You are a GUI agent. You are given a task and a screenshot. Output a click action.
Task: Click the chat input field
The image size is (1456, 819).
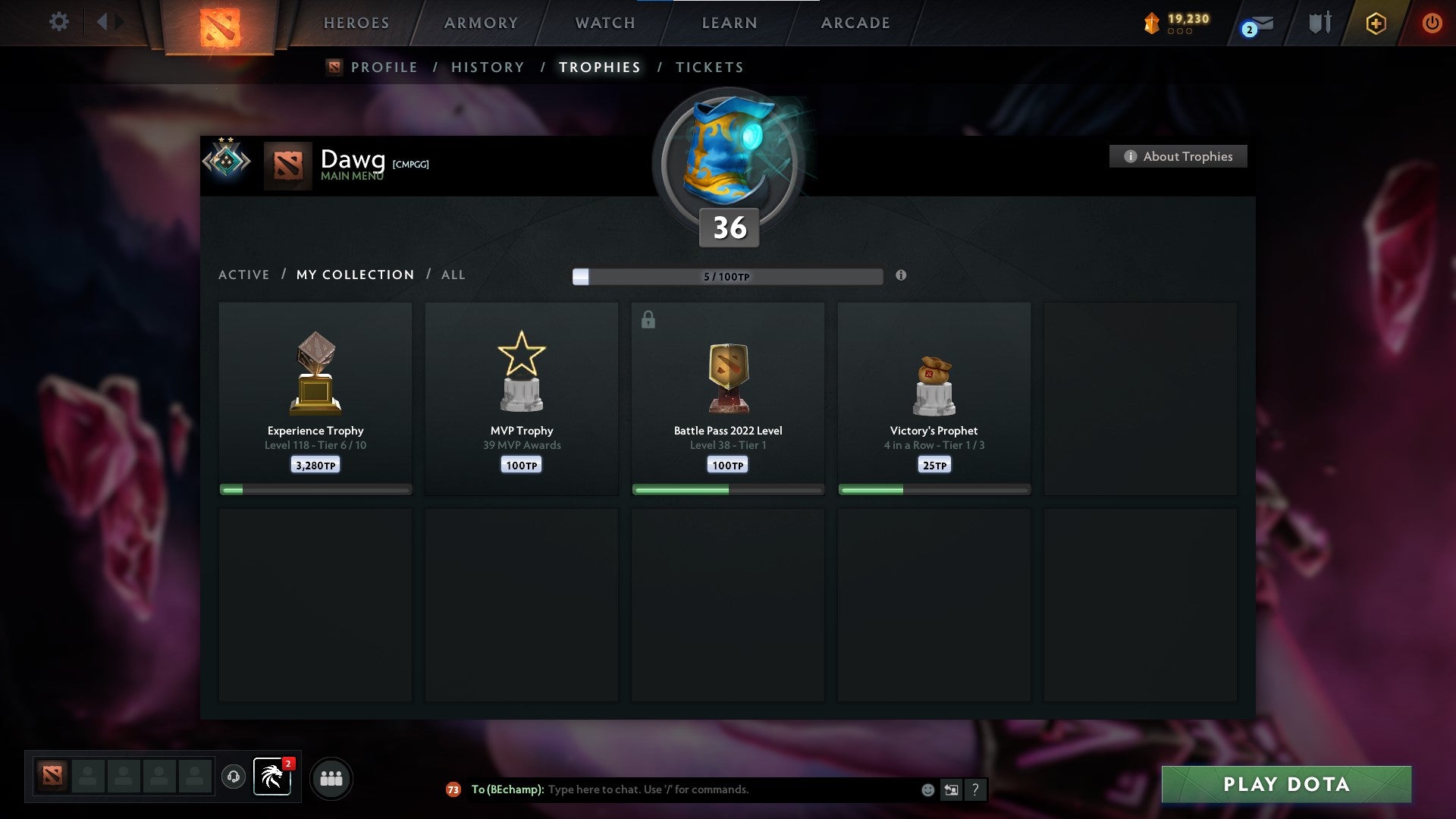(x=720, y=789)
